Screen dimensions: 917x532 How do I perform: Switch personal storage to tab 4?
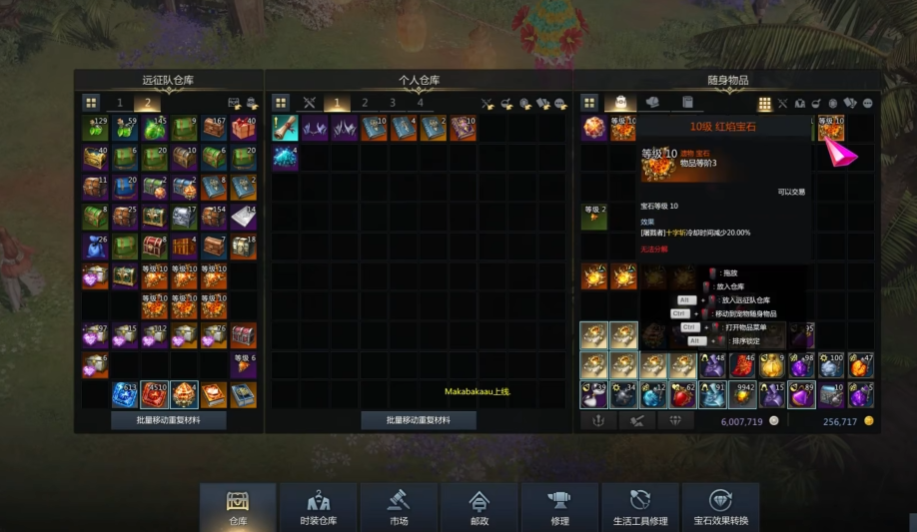click(x=420, y=103)
